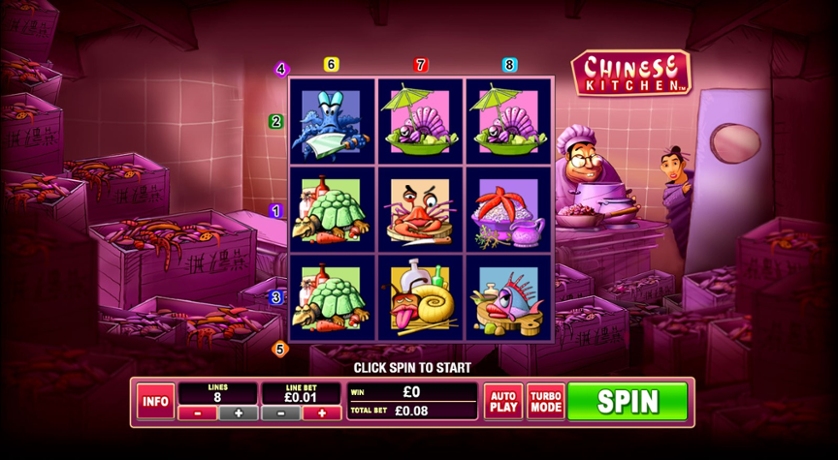Image resolution: width=838 pixels, height=460 pixels.
Task: Click payline marker number 3
Action: (276, 297)
